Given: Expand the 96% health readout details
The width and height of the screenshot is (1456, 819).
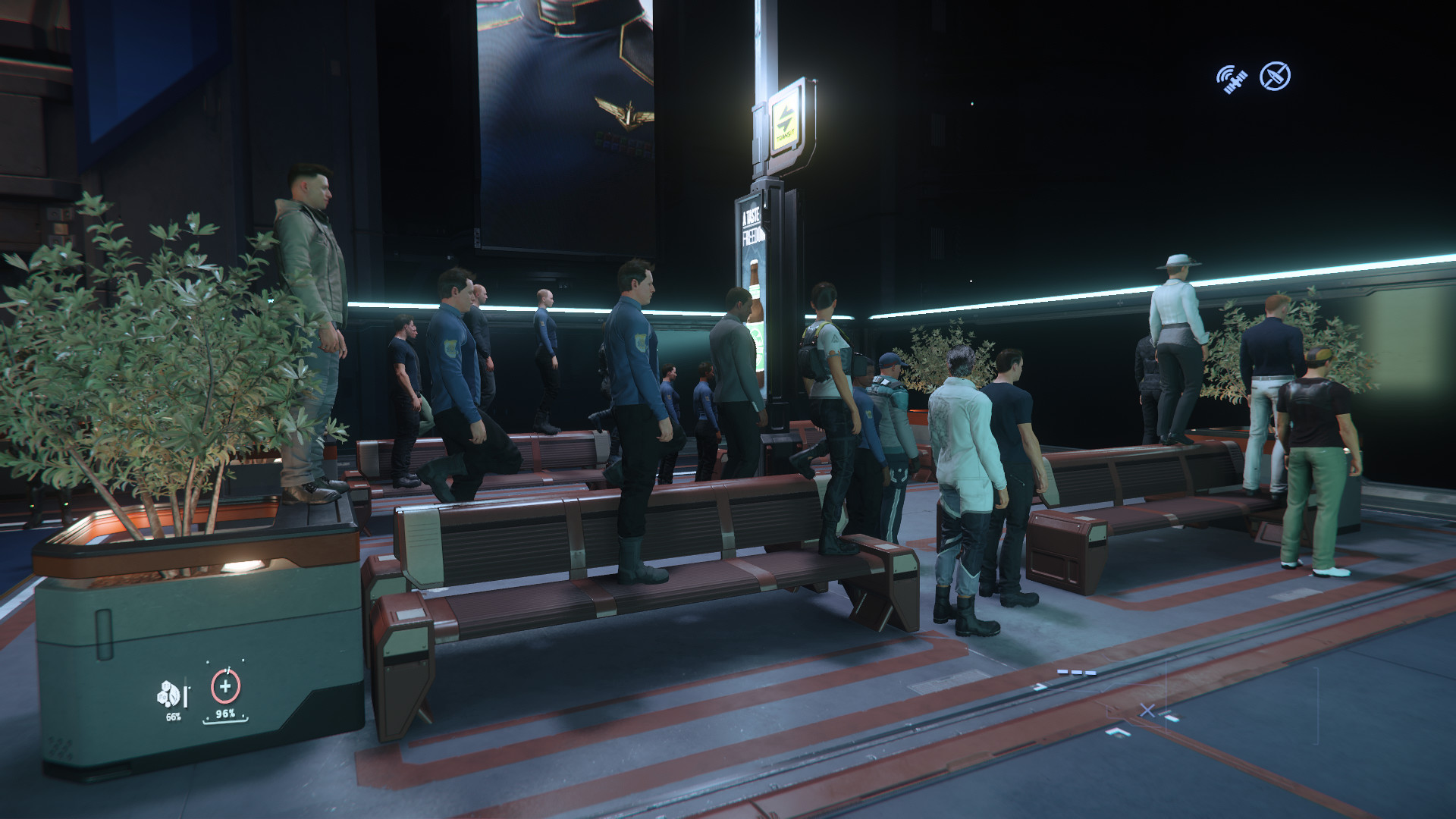Looking at the screenshot, I should tap(225, 714).
